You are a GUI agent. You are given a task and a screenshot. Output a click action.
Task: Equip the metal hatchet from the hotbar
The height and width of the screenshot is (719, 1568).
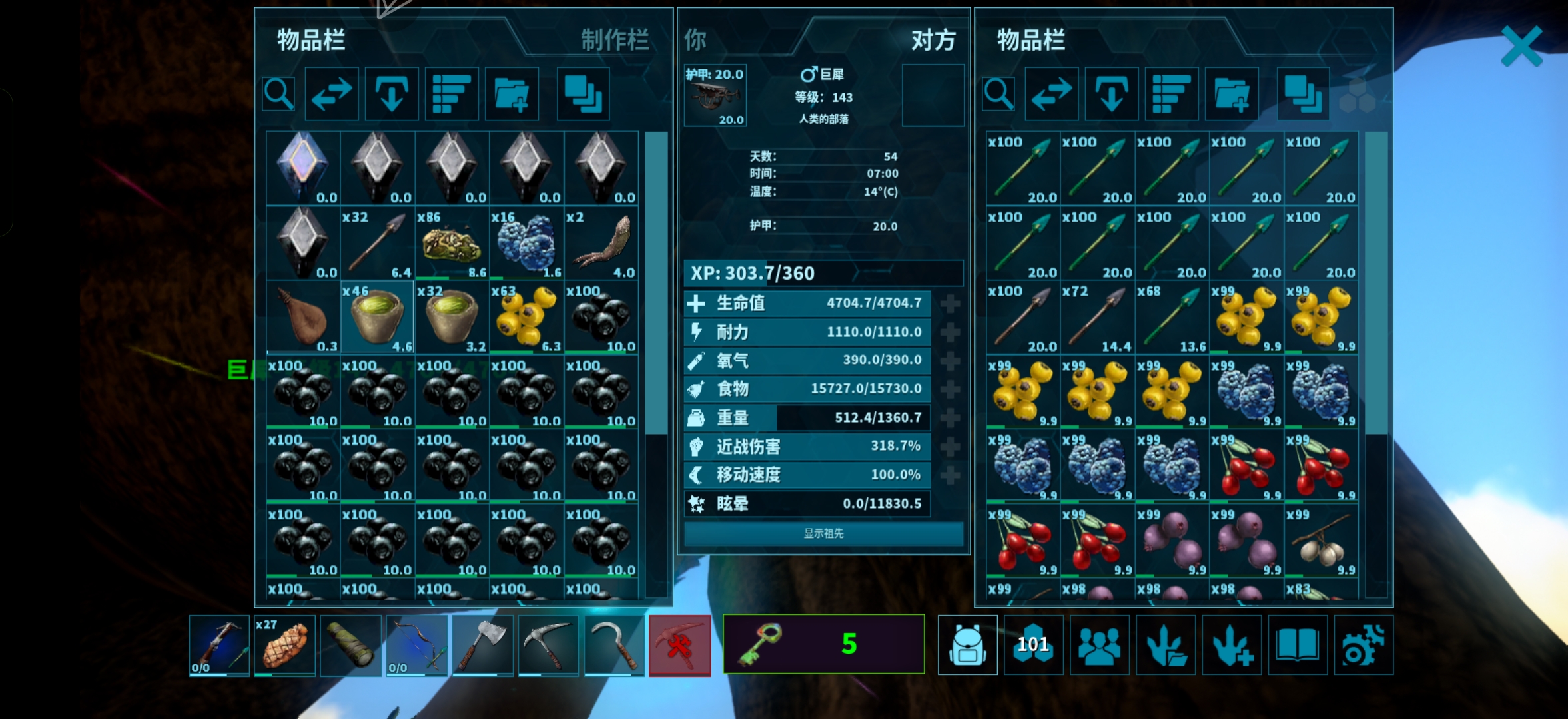482,646
